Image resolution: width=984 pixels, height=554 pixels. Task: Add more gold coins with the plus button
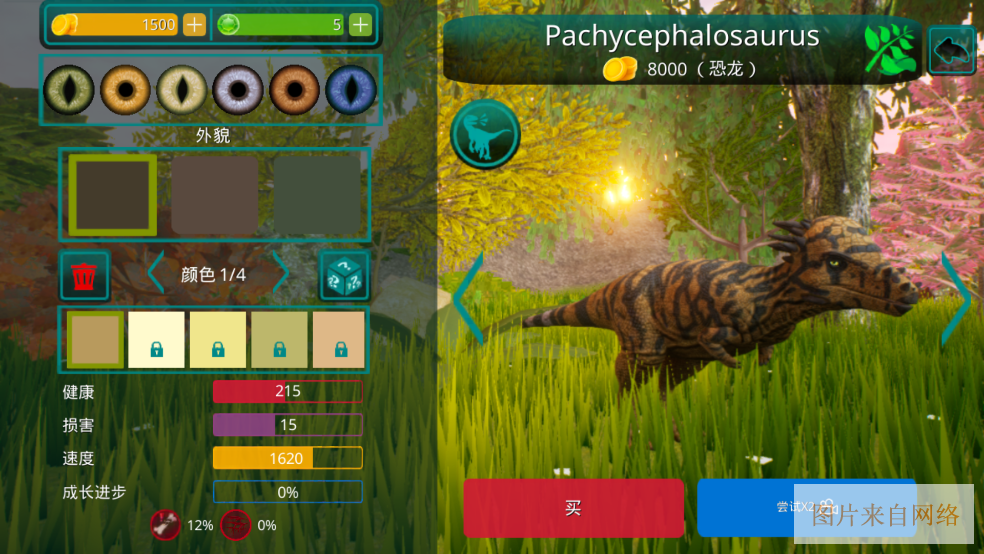tap(194, 25)
